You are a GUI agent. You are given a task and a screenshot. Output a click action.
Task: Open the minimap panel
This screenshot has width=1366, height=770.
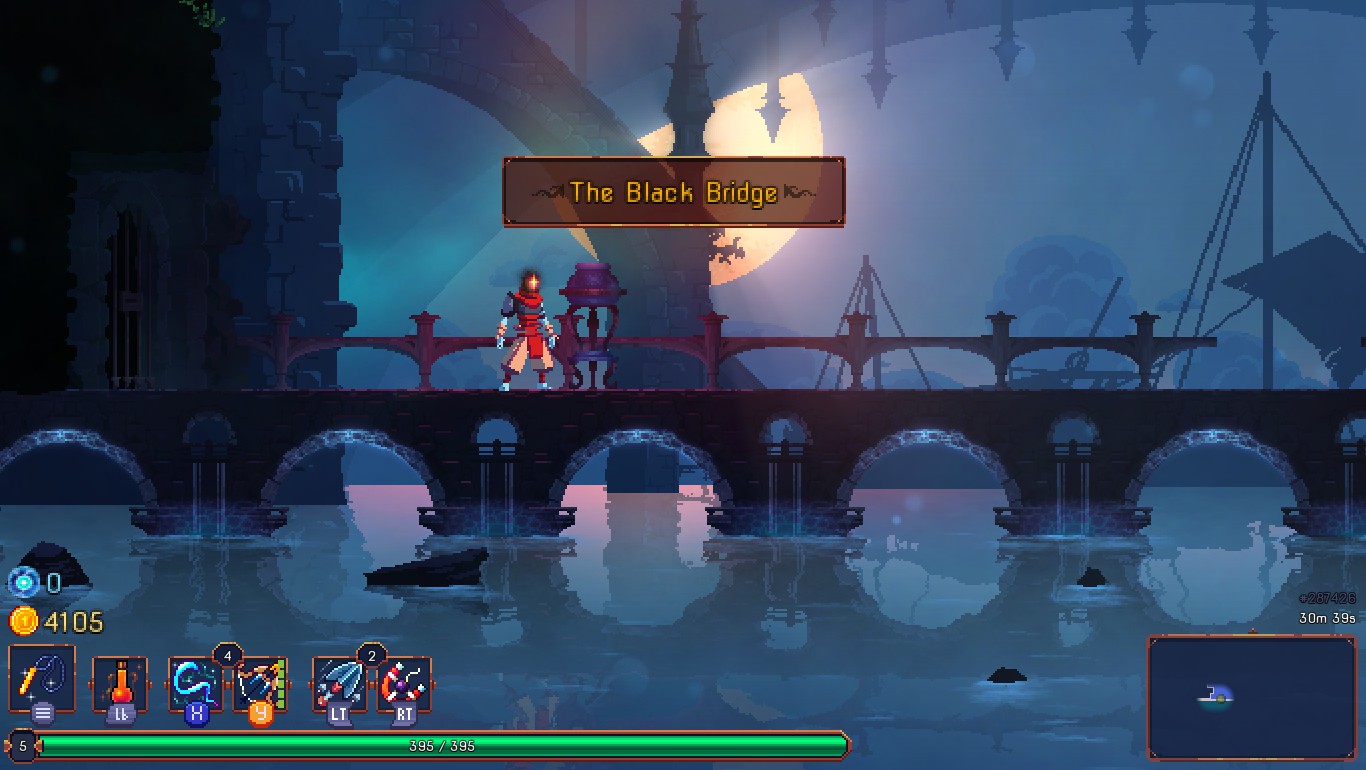(1251, 697)
